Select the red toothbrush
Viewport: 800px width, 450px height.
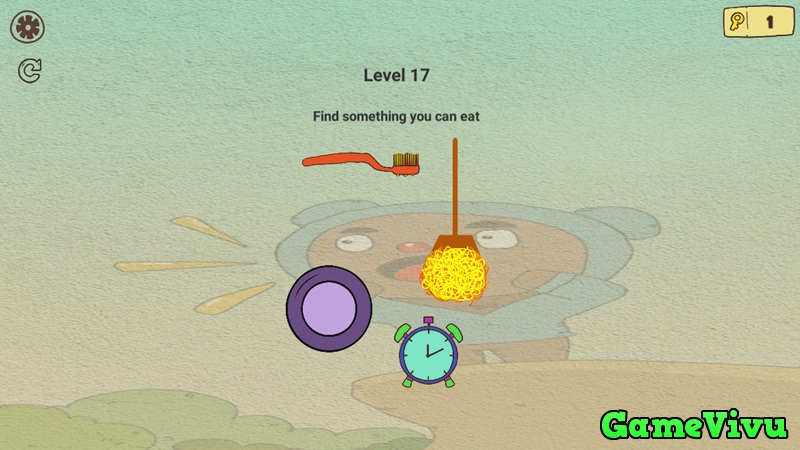point(360,161)
